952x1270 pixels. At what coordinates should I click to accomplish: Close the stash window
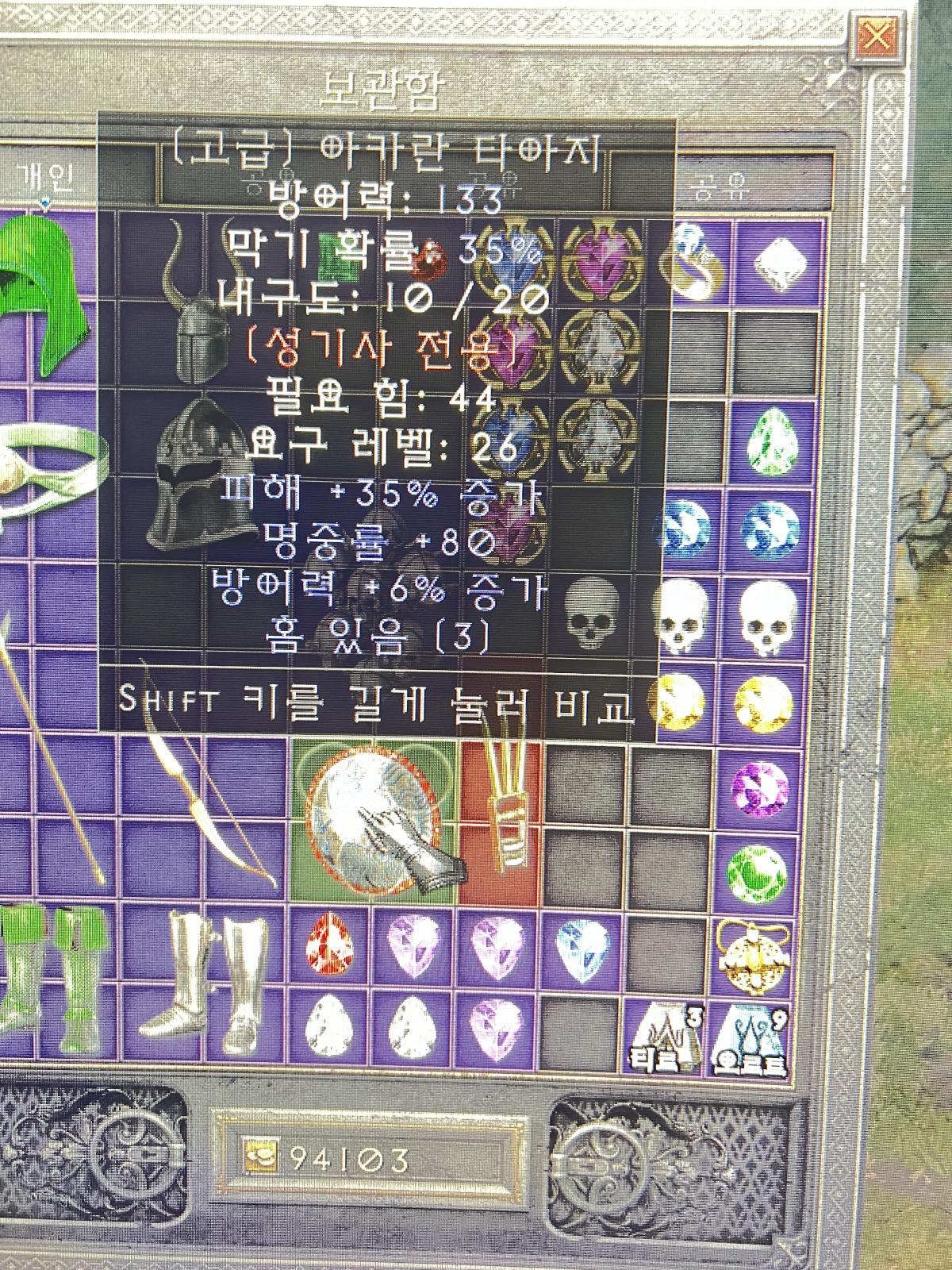877,37
